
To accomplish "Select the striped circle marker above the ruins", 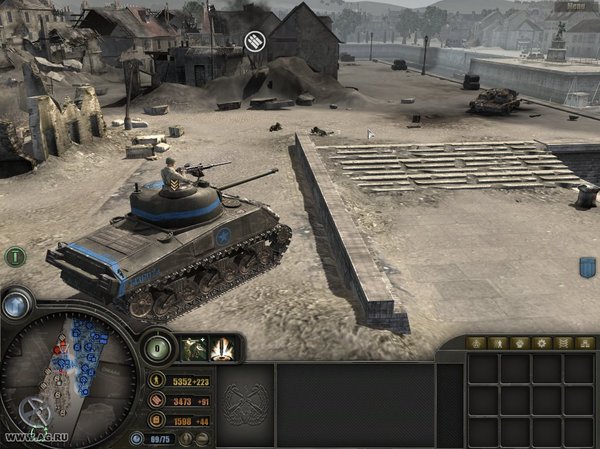I will [255, 41].
